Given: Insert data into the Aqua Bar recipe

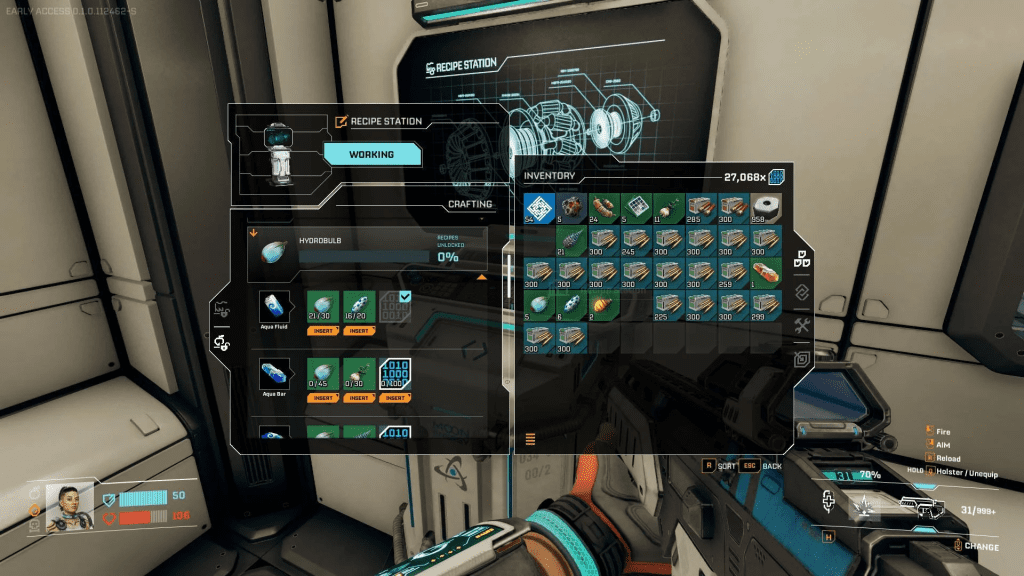Looking at the screenshot, I should click(x=394, y=397).
